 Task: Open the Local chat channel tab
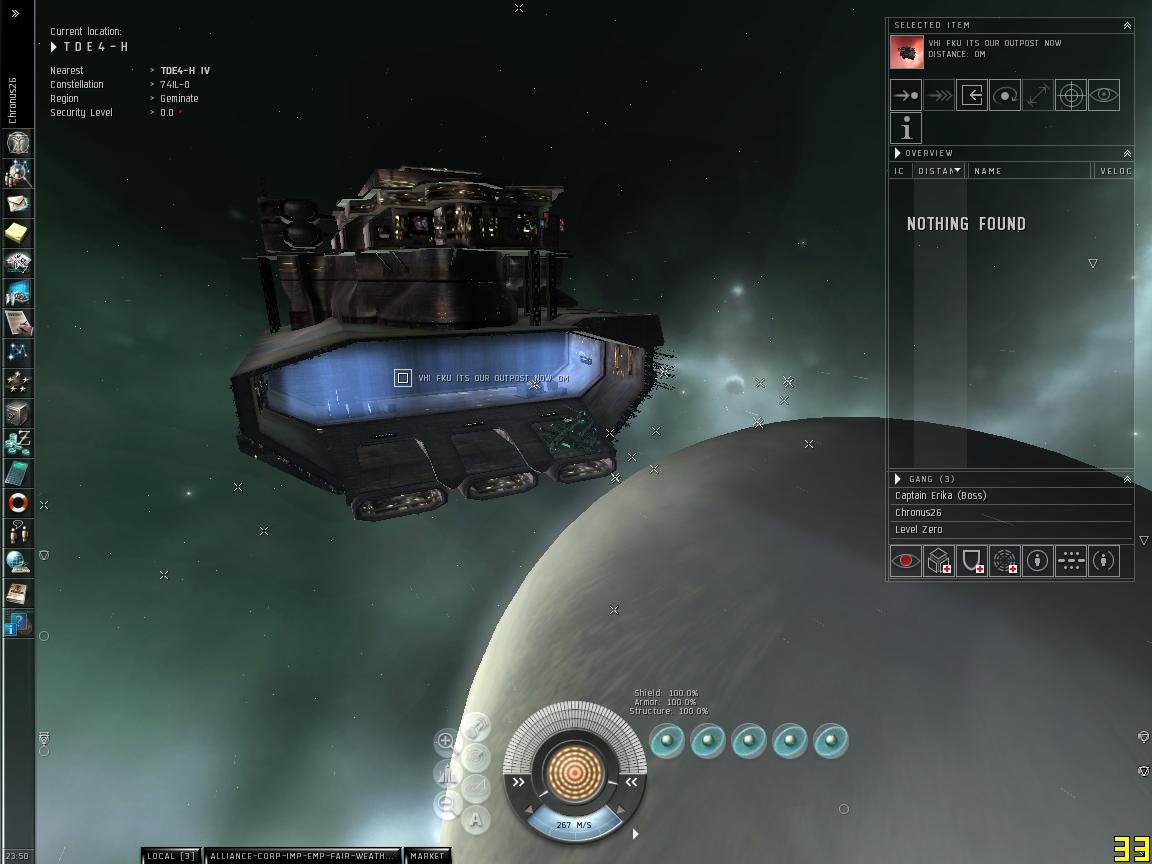pyautogui.click(x=171, y=856)
